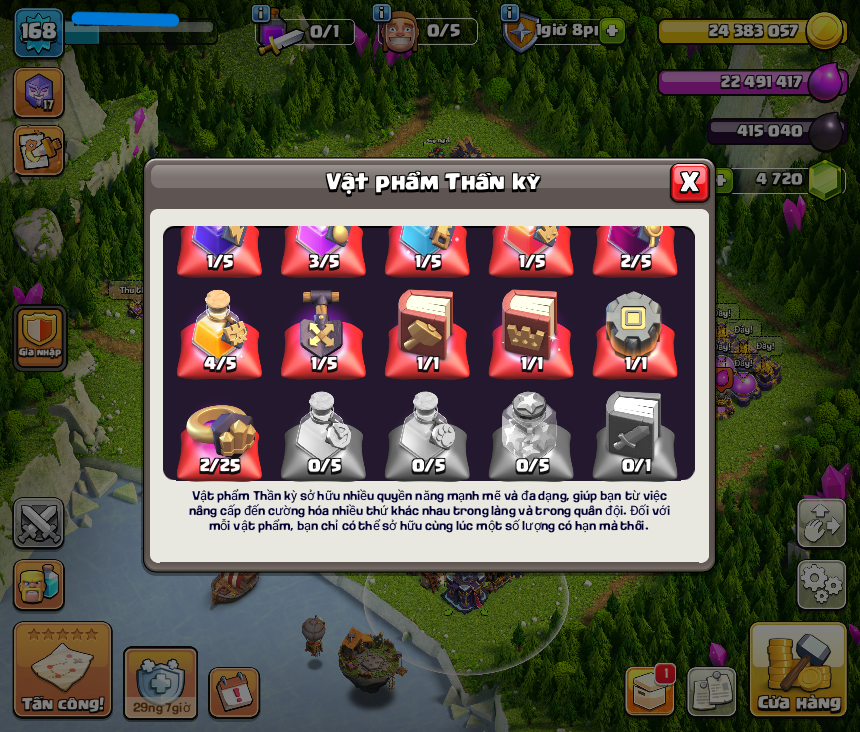Image resolution: width=860 pixels, height=732 pixels.
Task: Open the Cửa hàng shop
Action: click(x=798, y=672)
